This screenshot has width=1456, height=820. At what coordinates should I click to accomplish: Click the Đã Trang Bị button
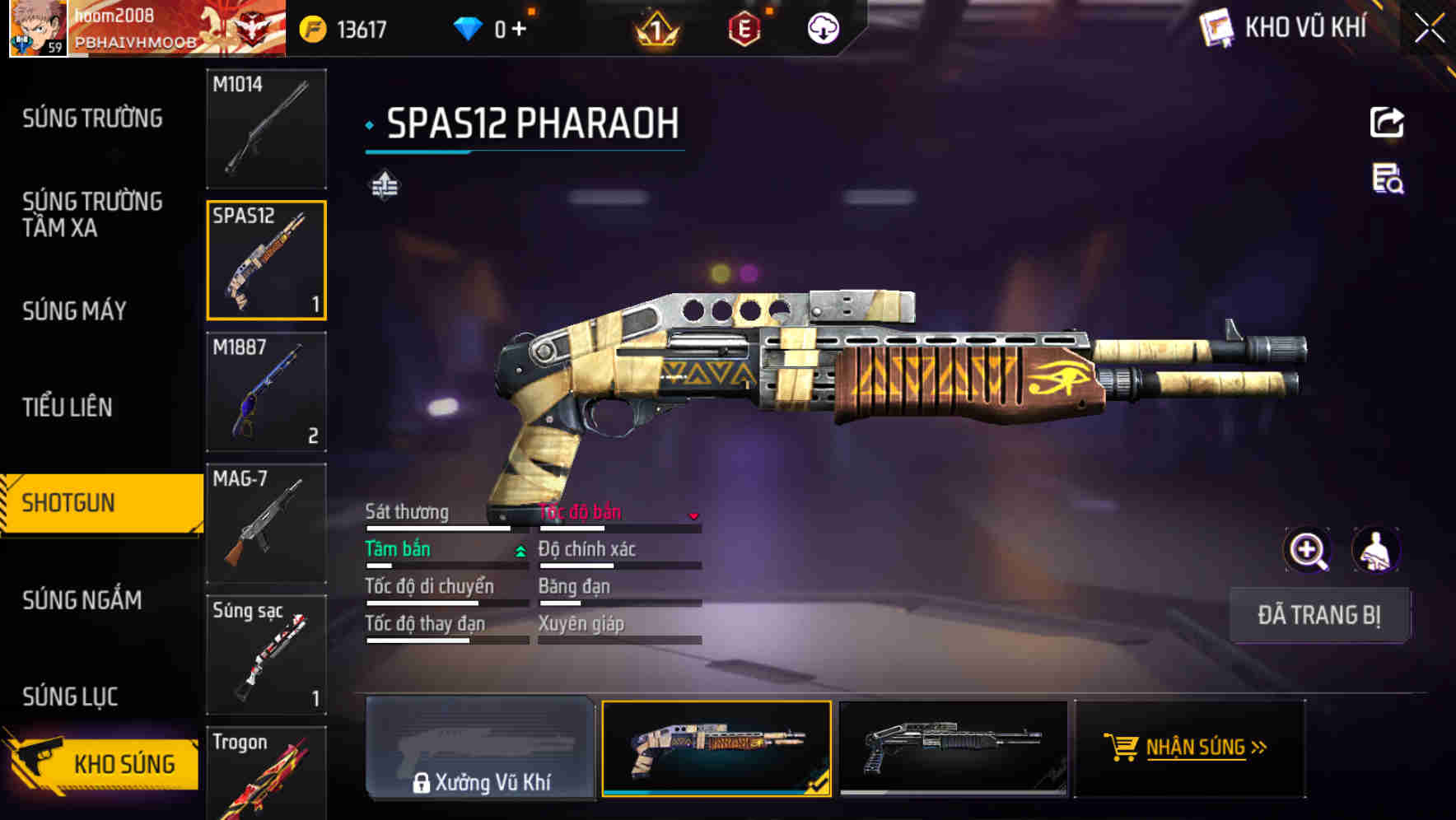tap(1319, 615)
